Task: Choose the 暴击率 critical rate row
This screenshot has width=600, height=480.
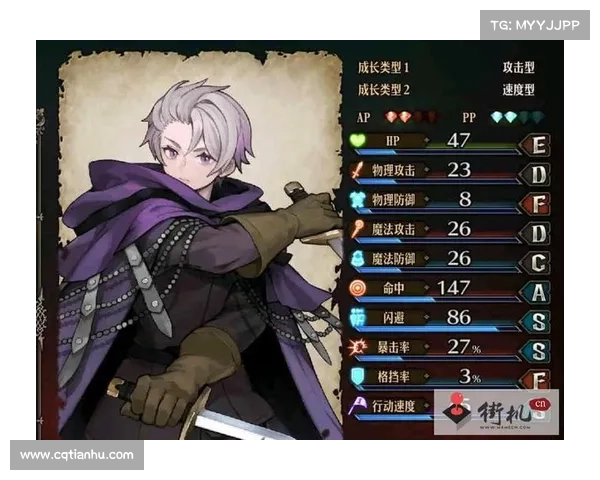Action: point(450,348)
